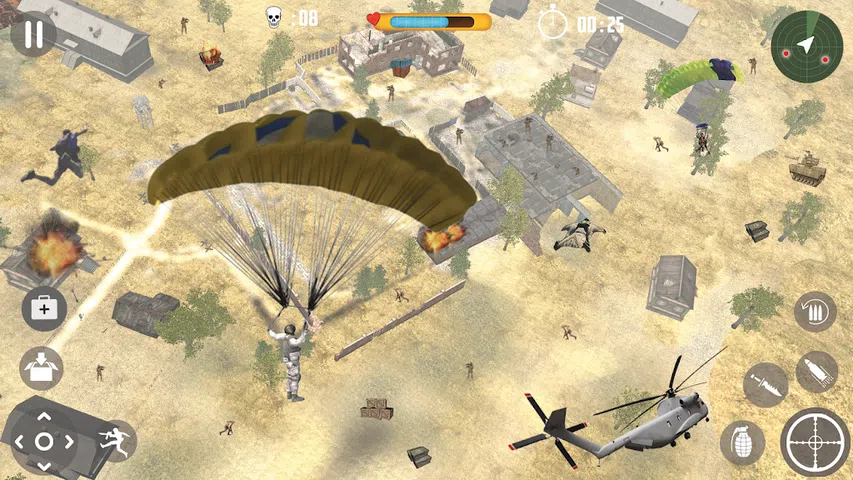Screen dimensions: 853x480
Task: Pause the game
Action: tap(34, 34)
